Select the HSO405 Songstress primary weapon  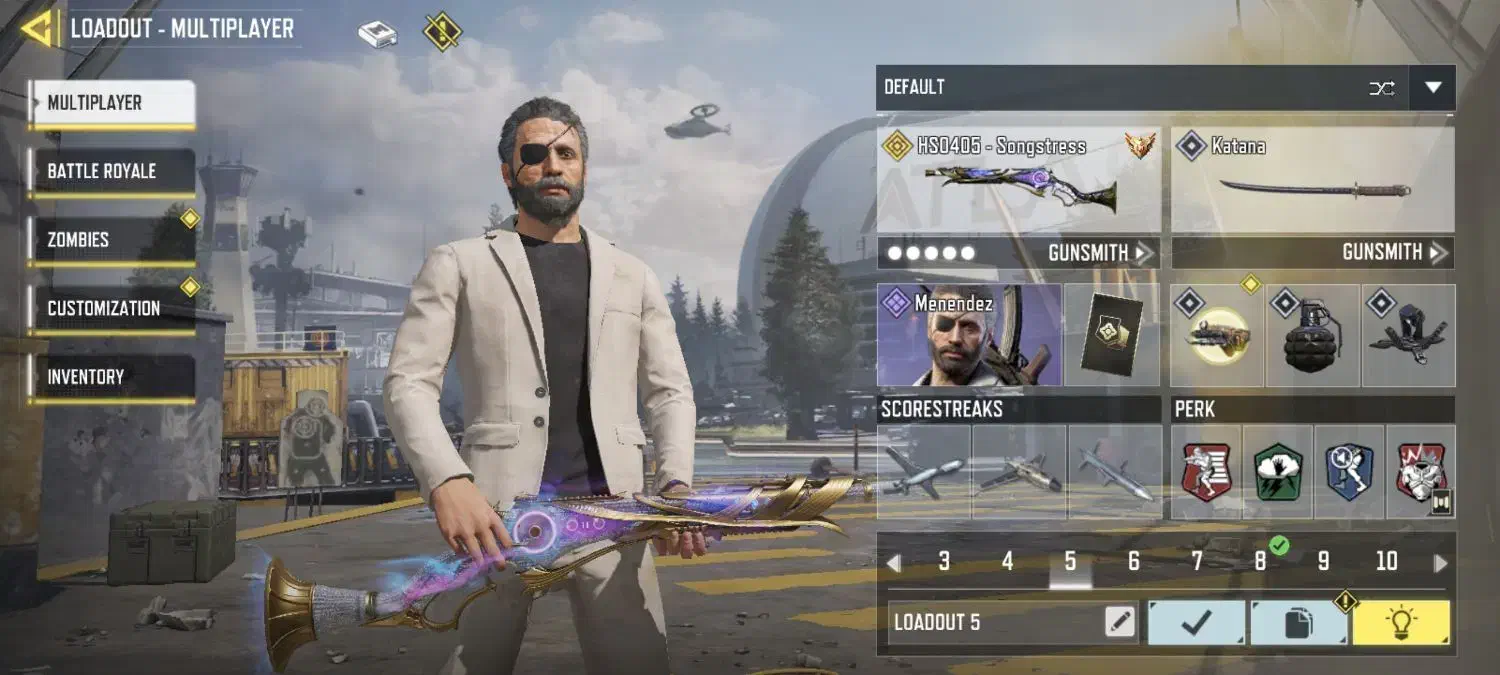click(1019, 180)
